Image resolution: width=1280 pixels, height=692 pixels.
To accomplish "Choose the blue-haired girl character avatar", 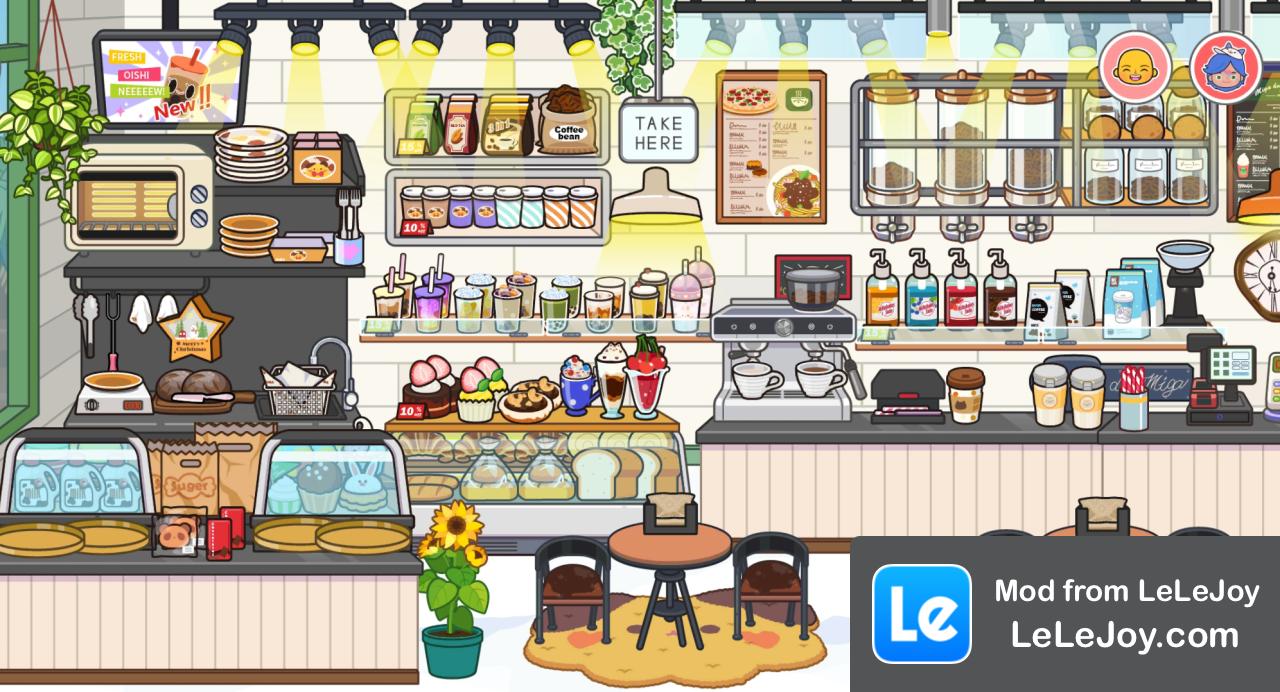I will (x=1225, y=67).
